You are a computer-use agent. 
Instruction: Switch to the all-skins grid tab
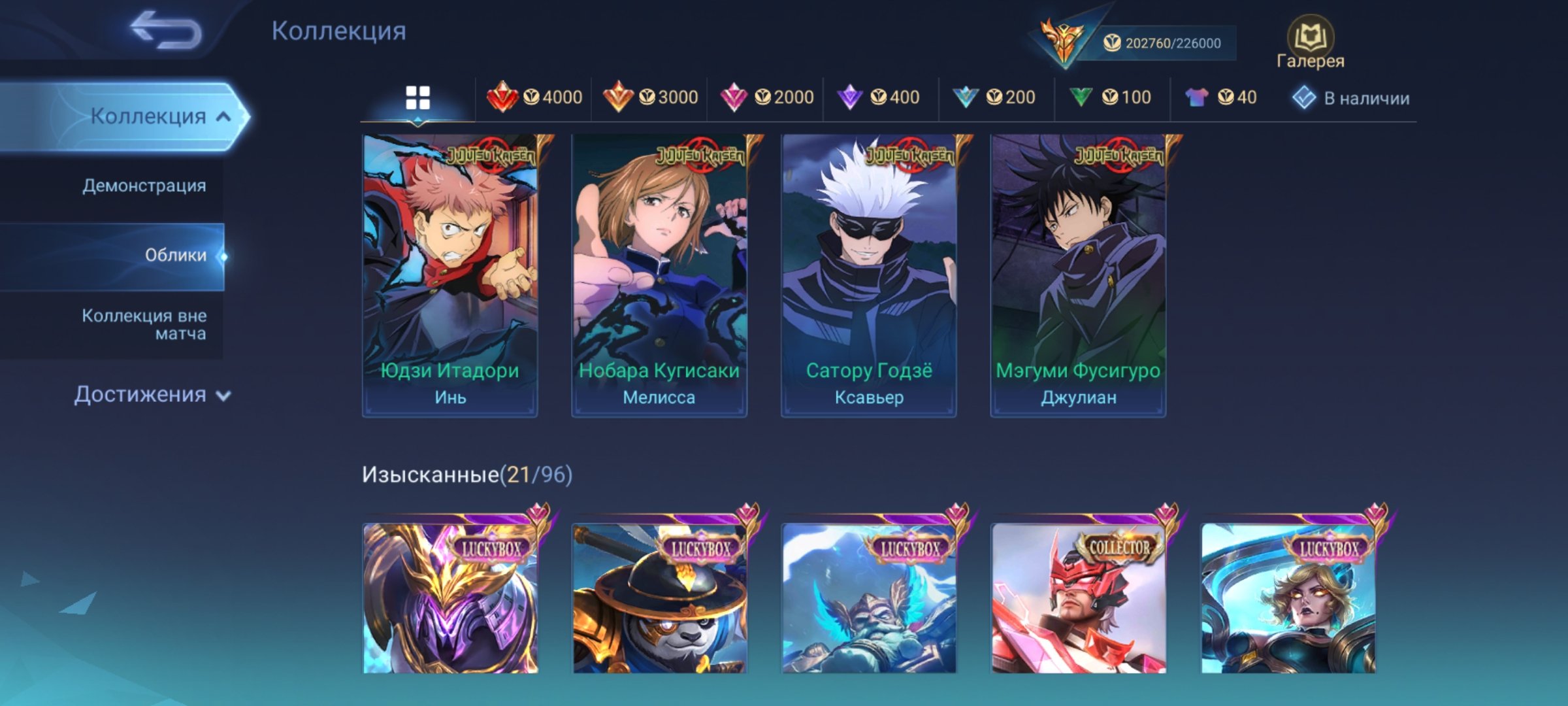coord(417,98)
